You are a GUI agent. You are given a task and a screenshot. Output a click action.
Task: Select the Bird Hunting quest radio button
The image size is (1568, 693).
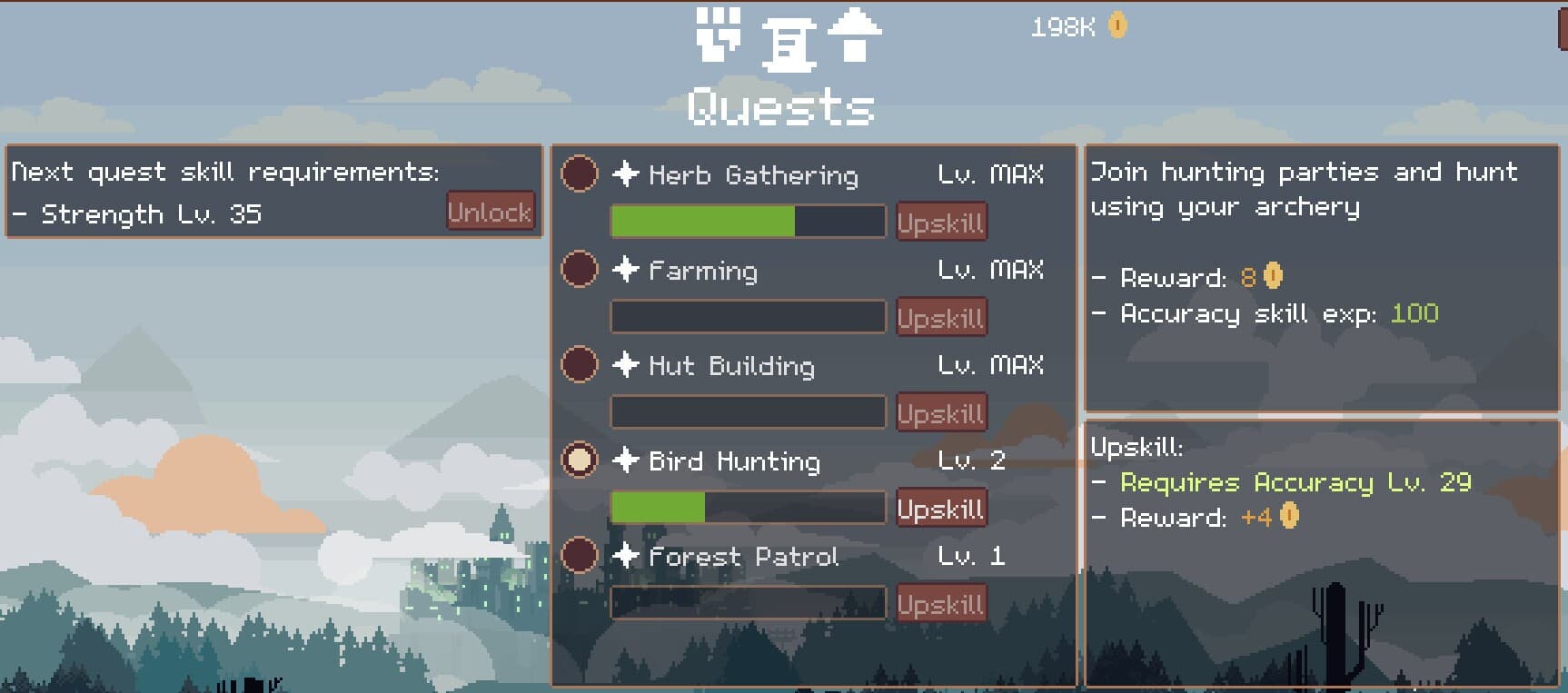[x=580, y=460]
